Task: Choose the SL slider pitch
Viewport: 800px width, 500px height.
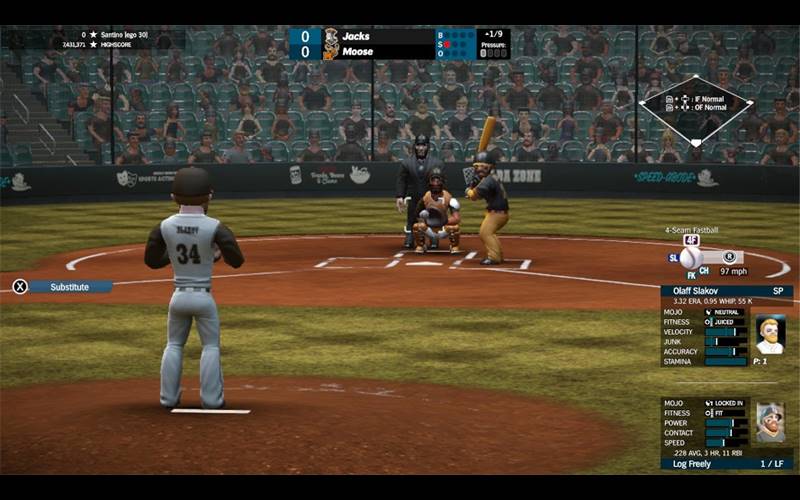Action: [x=673, y=257]
